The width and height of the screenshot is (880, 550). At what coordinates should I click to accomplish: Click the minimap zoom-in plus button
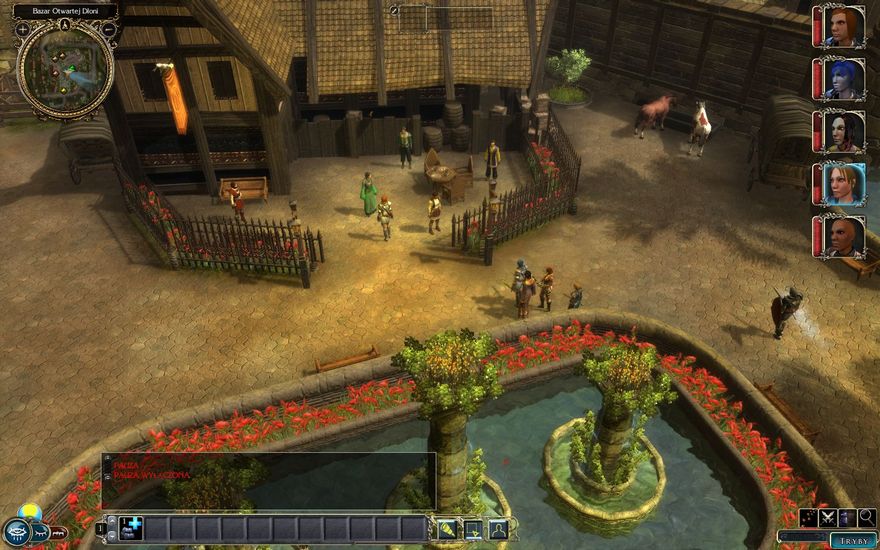[x=22, y=30]
